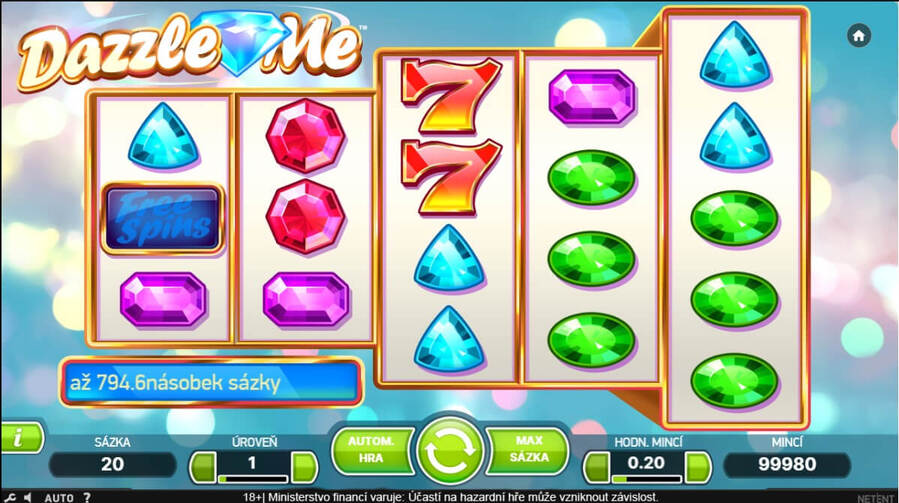Raise the HODN. MINCÍ coin value
The image size is (899, 503).
pos(698,465)
